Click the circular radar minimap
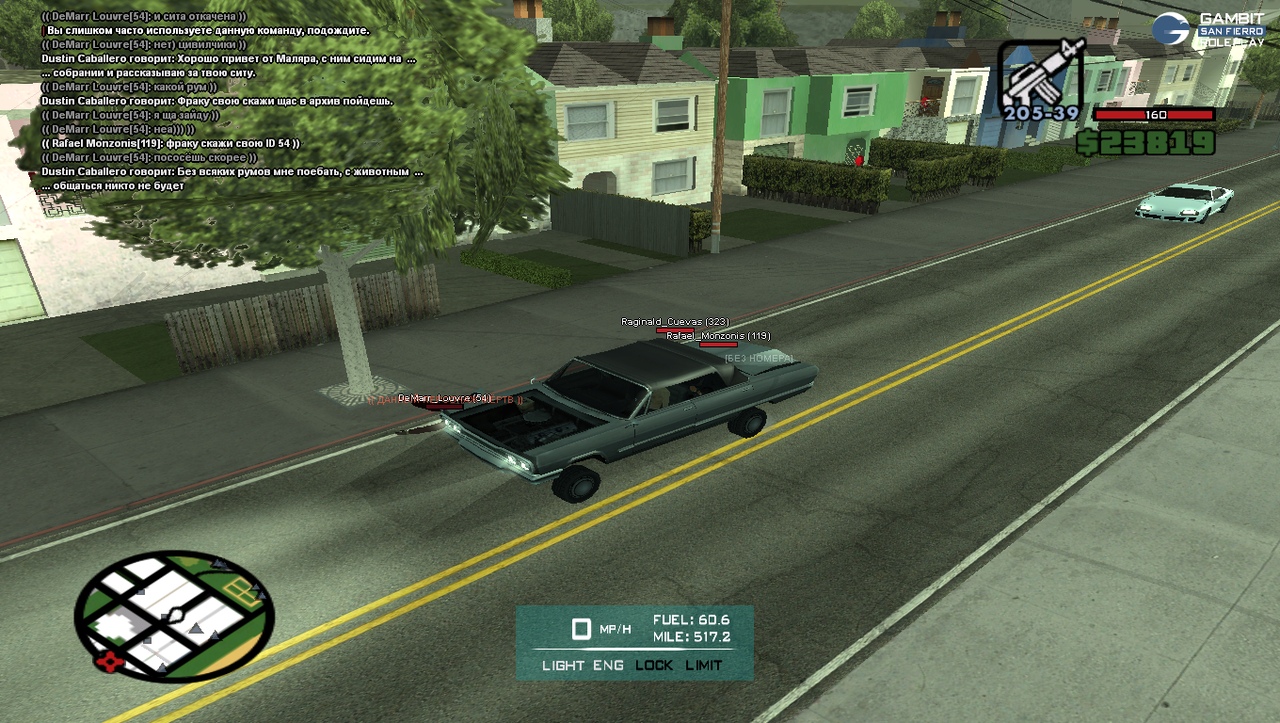The image size is (1280, 723). (x=174, y=616)
